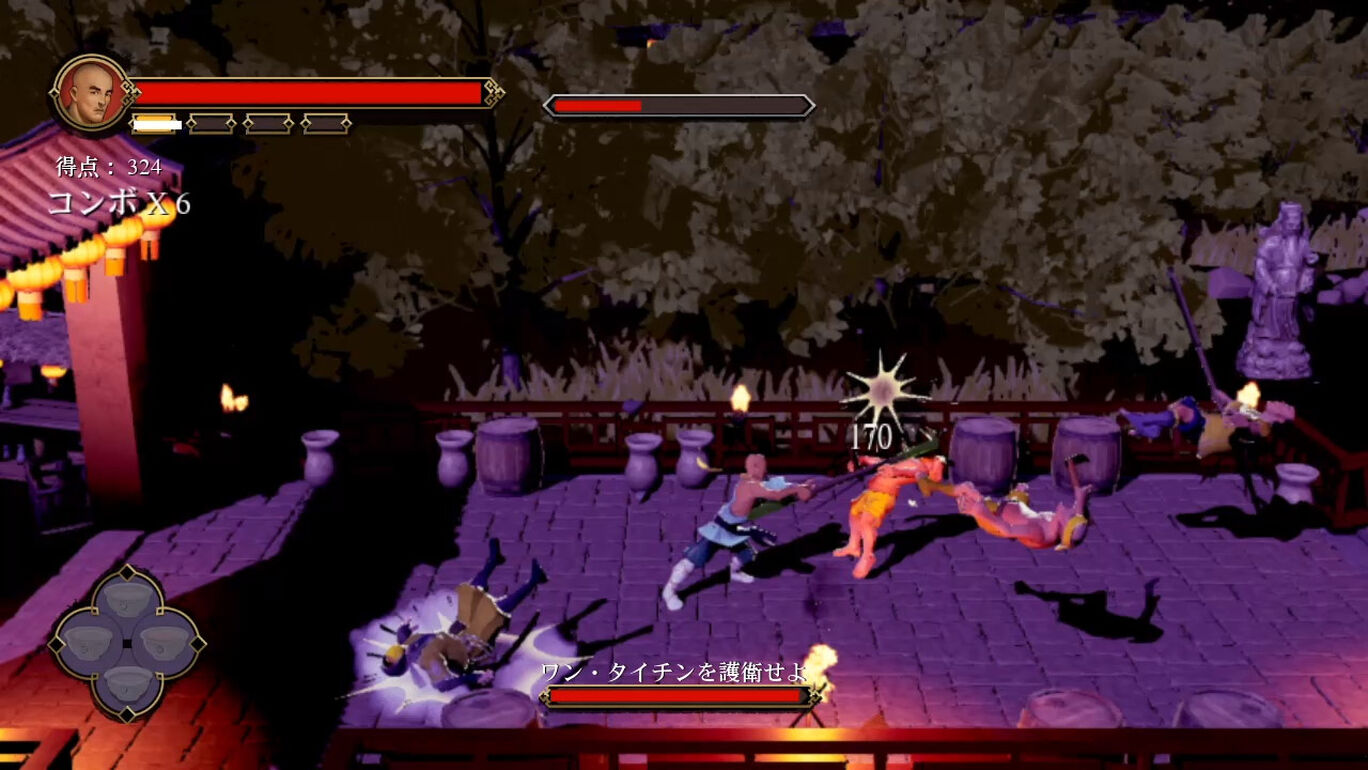
Task: Click the bald monk character portrait
Action: click(x=91, y=93)
